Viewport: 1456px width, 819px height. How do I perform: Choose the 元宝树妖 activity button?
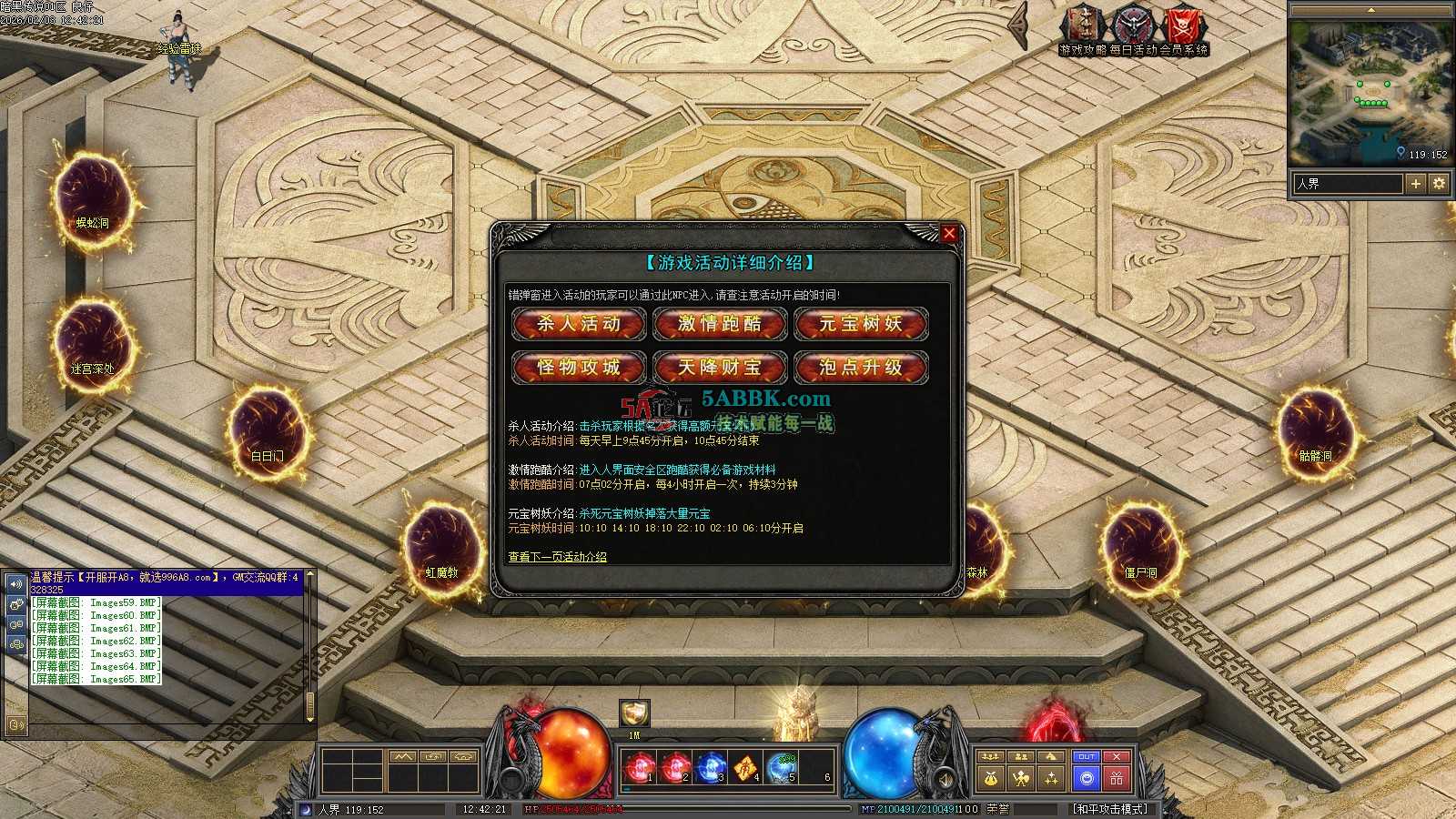(861, 324)
